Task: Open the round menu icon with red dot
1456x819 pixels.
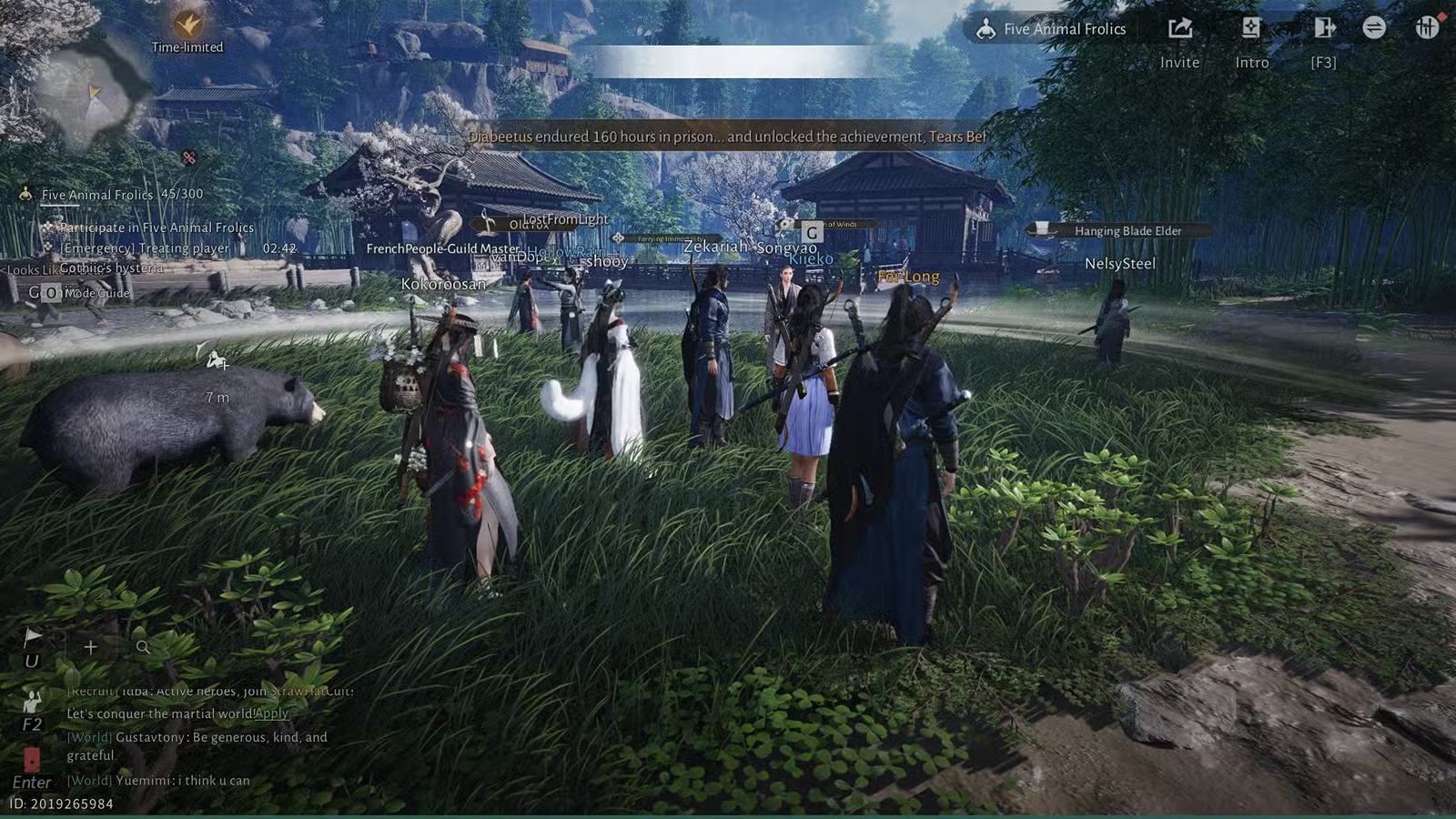Action: [x=1426, y=27]
